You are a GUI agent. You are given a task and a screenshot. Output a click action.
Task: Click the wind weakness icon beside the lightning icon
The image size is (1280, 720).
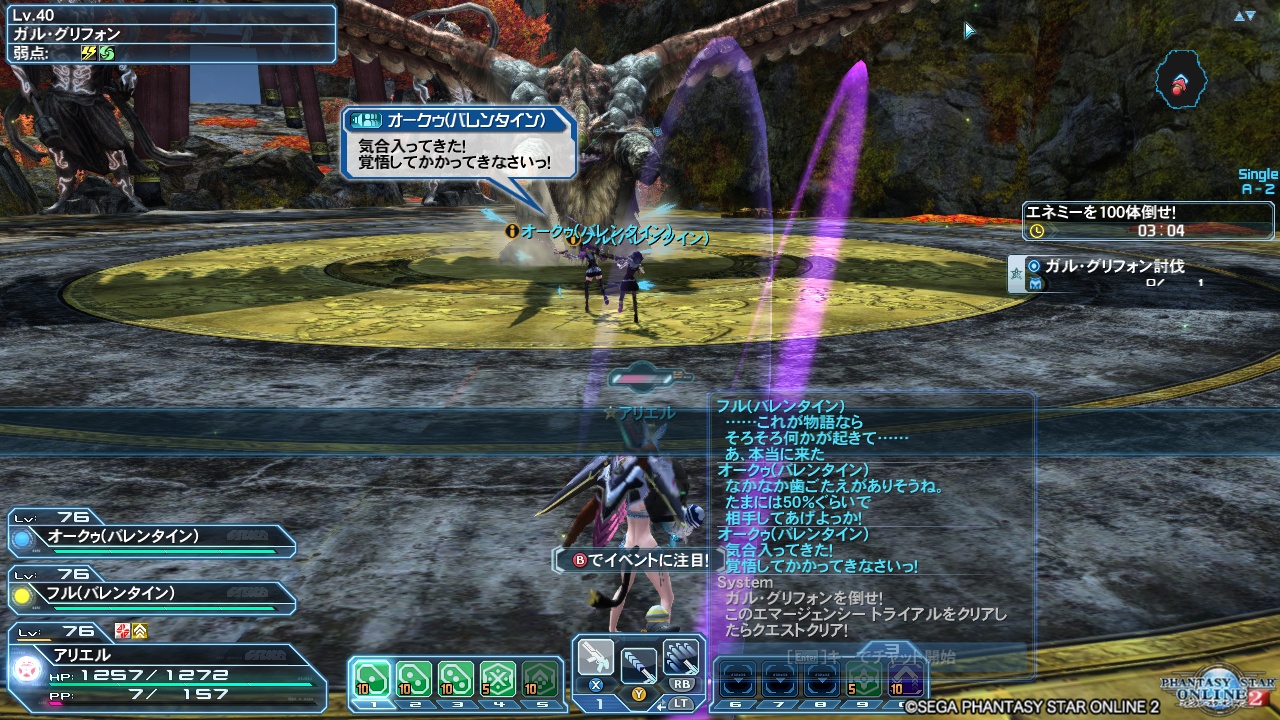107,52
